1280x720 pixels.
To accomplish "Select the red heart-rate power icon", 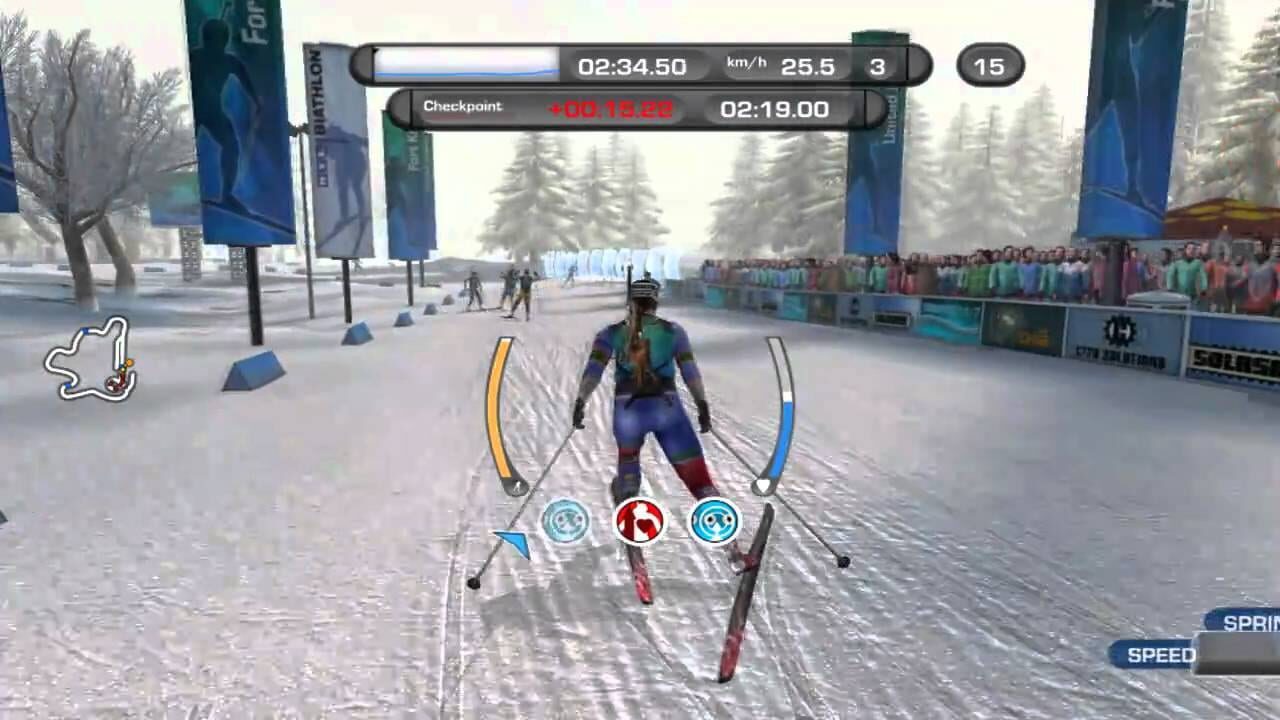I will 640,522.
